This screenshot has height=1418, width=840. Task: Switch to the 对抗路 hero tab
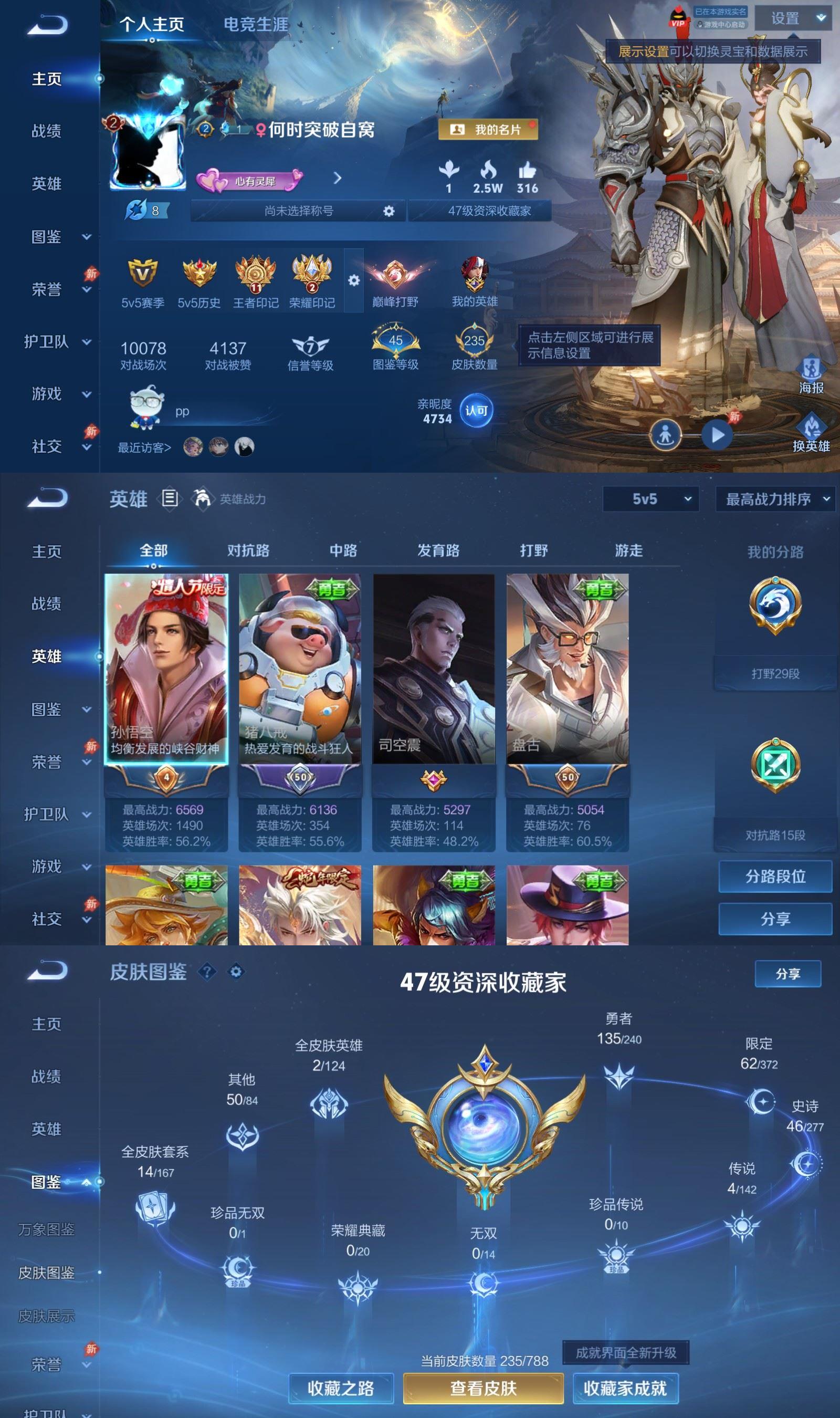point(248,550)
